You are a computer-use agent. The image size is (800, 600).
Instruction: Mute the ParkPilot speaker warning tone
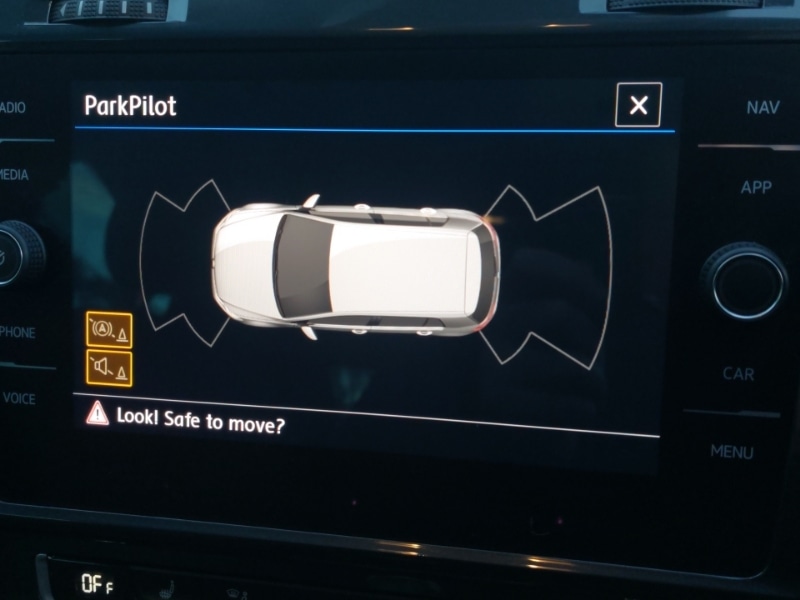click(x=109, y=368)
